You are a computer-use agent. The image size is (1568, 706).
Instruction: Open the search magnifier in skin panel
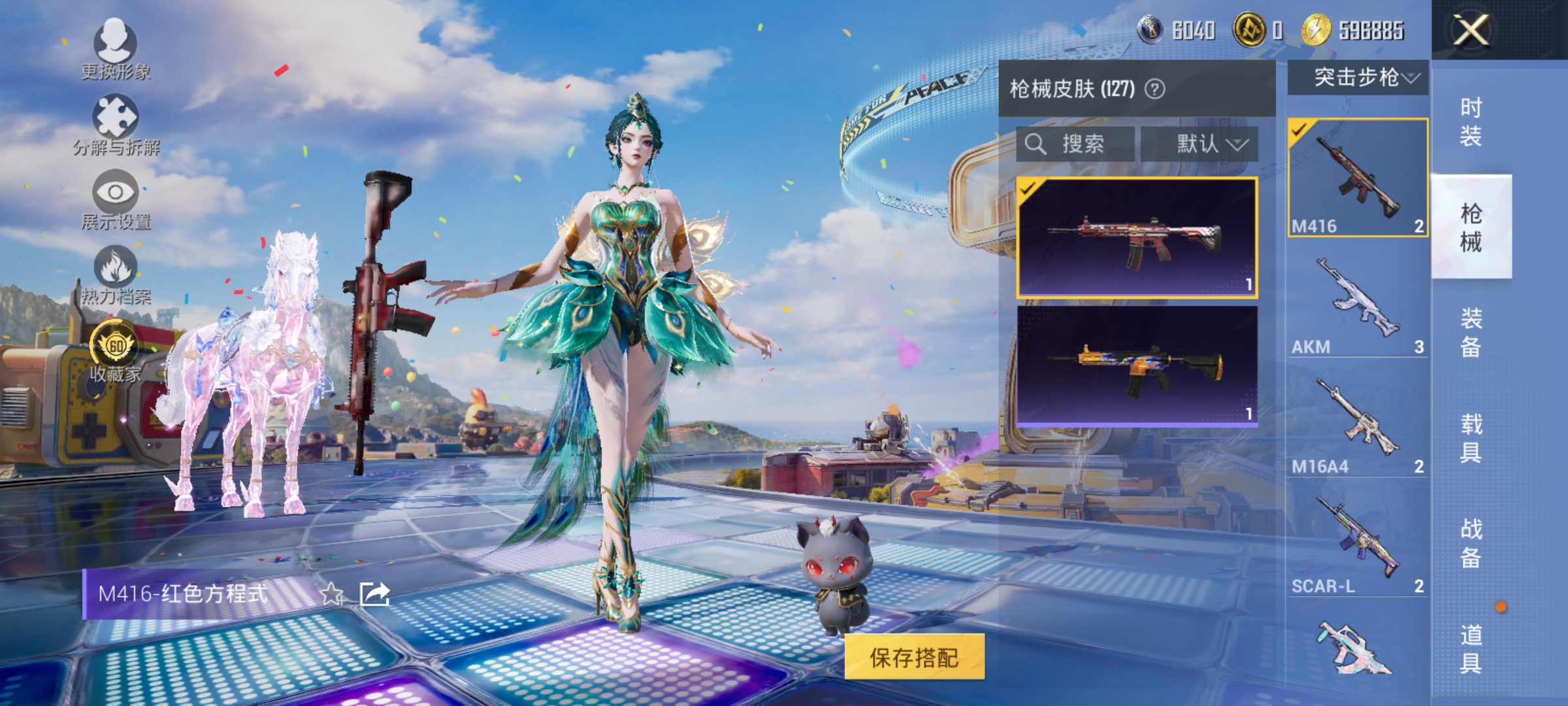click(x=1035, y=144)
